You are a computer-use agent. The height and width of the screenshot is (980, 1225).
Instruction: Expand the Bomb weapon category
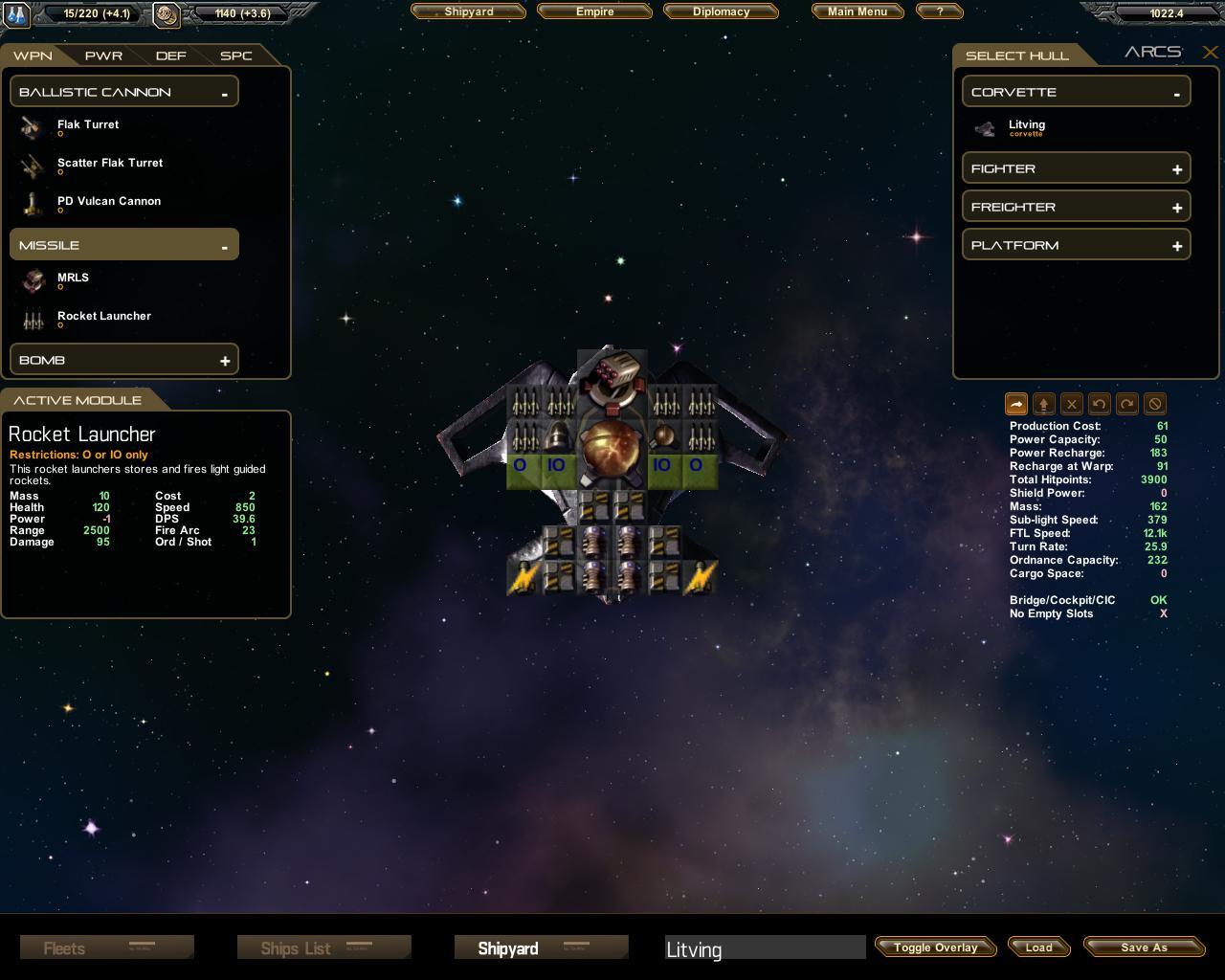[x=224, y=361]
